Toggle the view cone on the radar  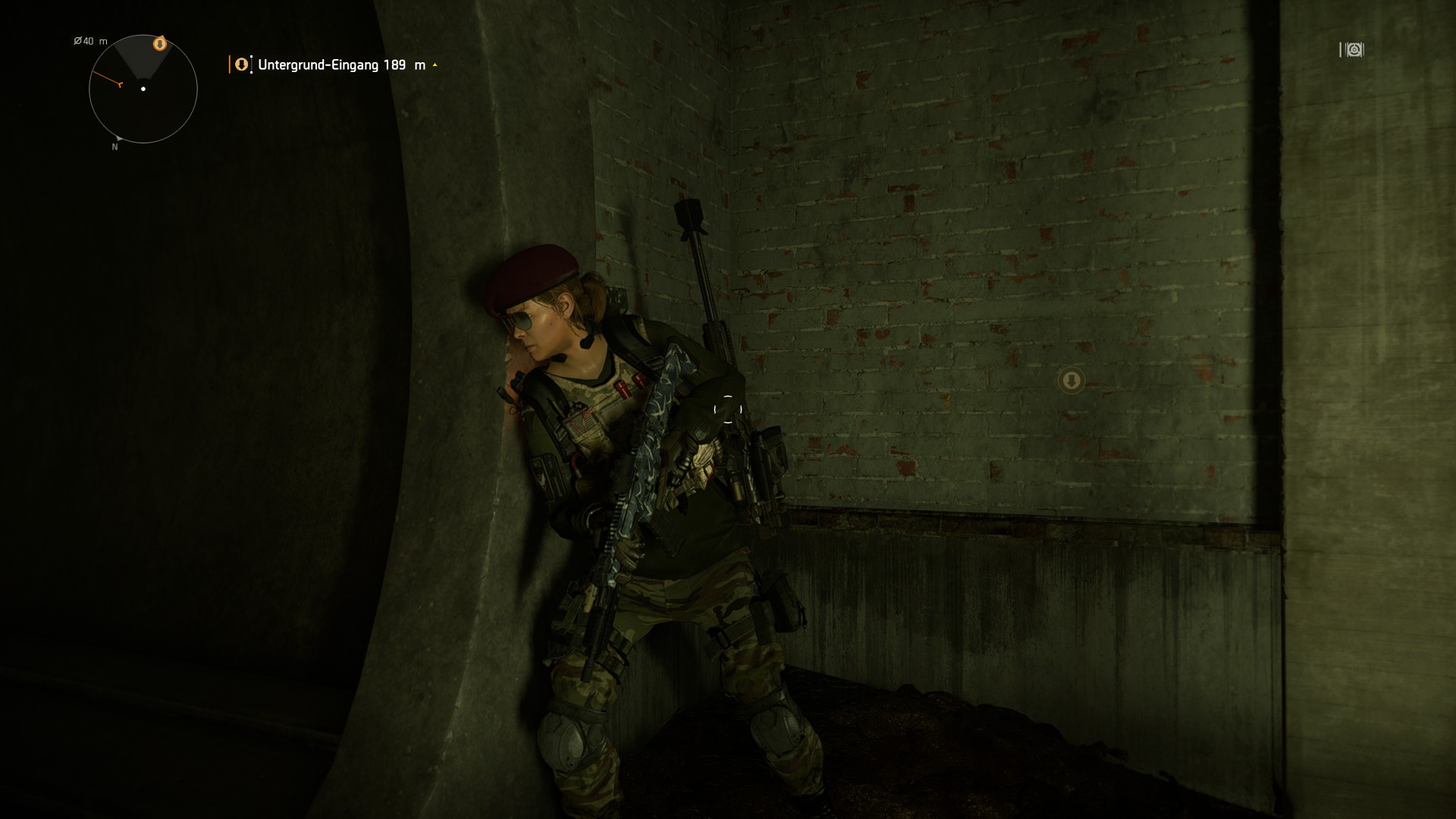[140, 61]
